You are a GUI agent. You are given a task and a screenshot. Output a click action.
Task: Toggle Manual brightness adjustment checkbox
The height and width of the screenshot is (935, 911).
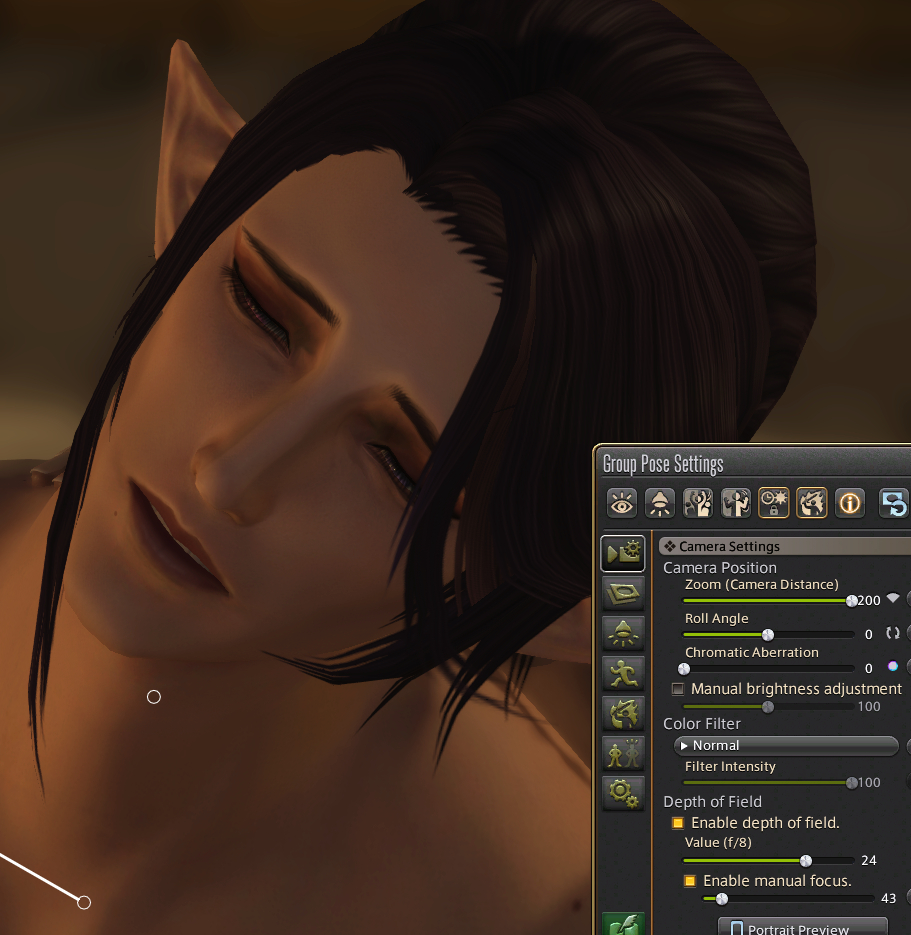coord(678,689)
